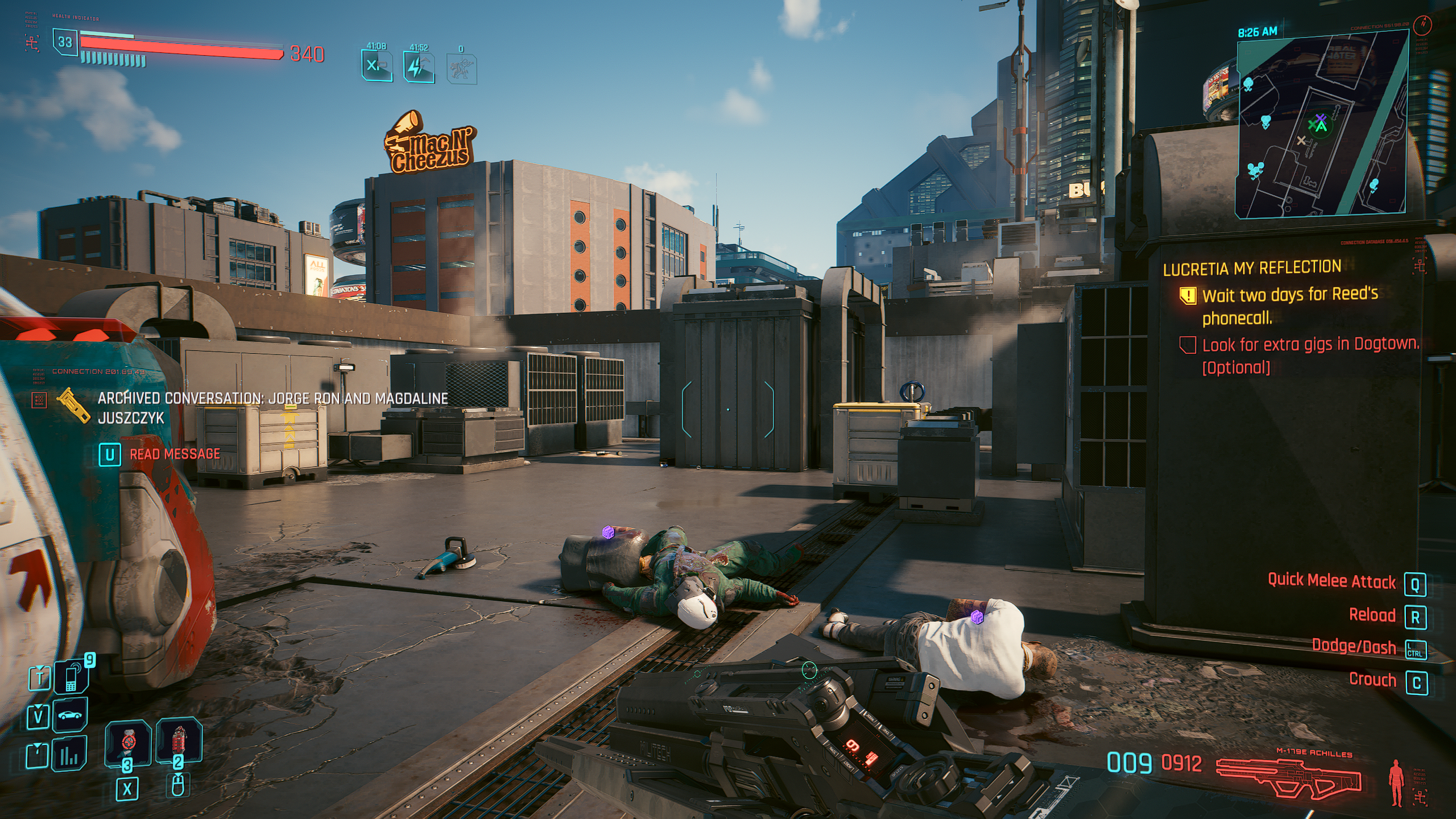
Task: Use the health inhaler slot
Action: point(128,742)
